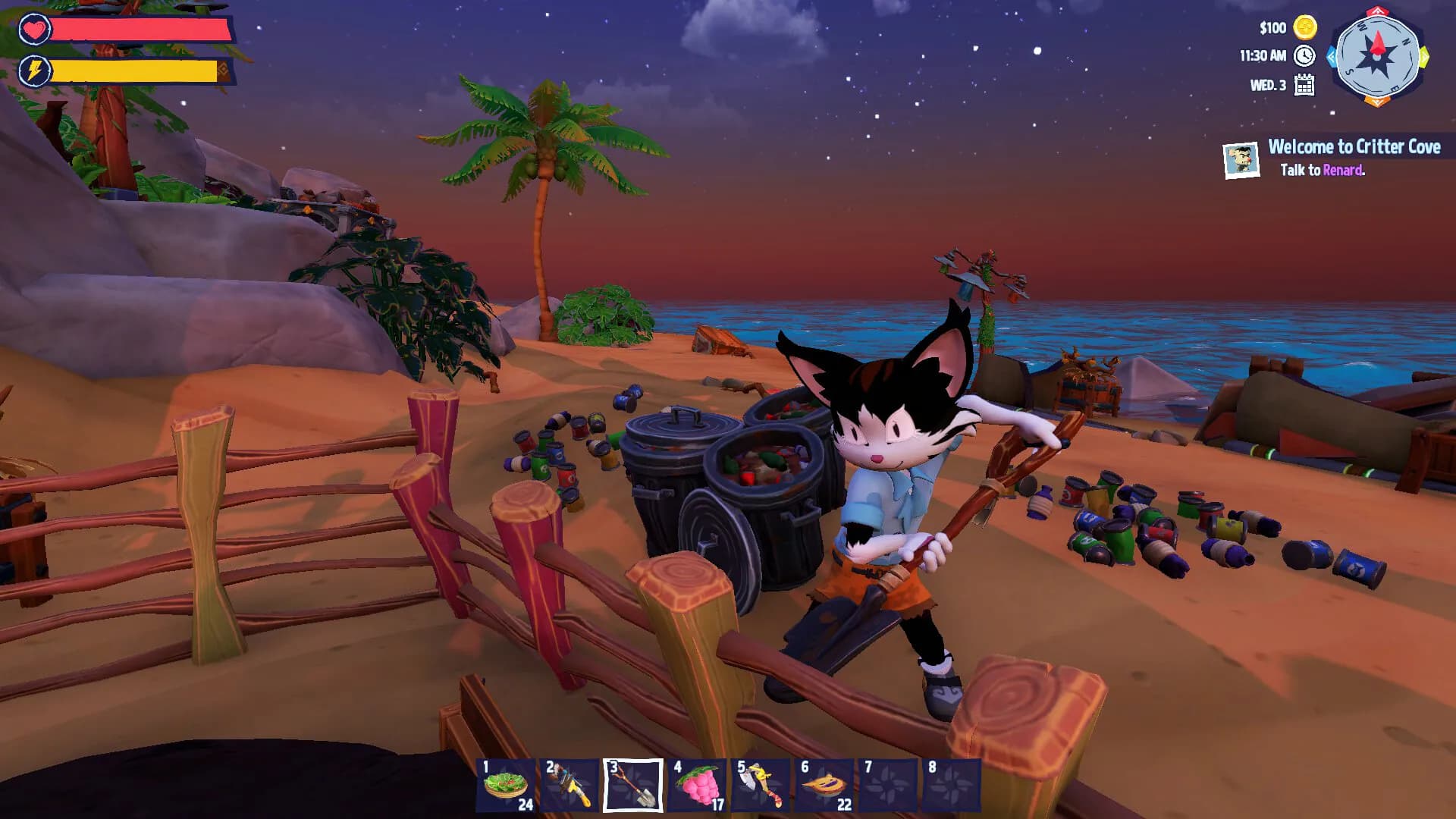Open the Welcome to Critter Cove quest tracker
The width and height of the screenshot is (1456, 819).
1354,147
